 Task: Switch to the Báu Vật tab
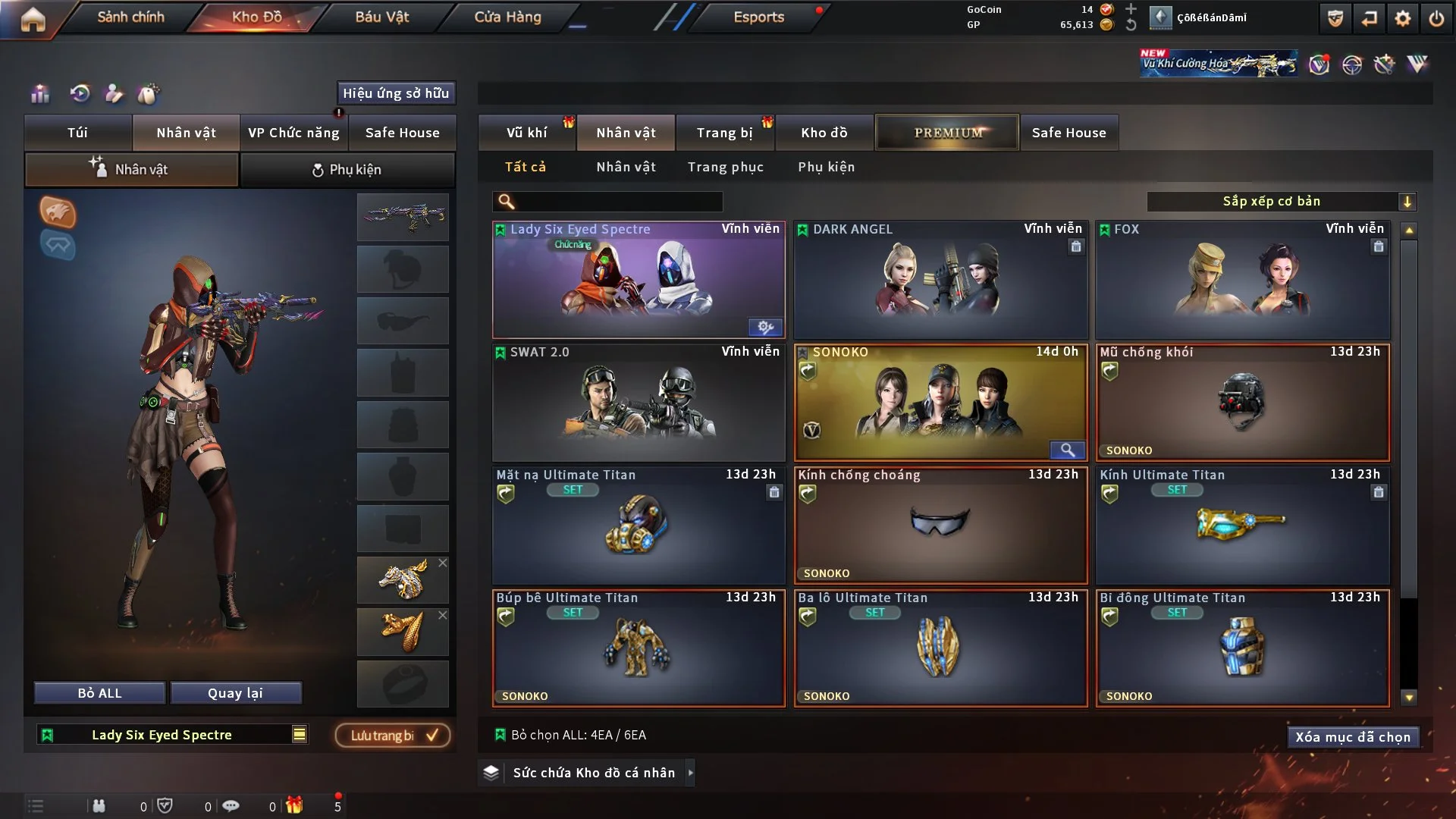click(x=381, y=17)
